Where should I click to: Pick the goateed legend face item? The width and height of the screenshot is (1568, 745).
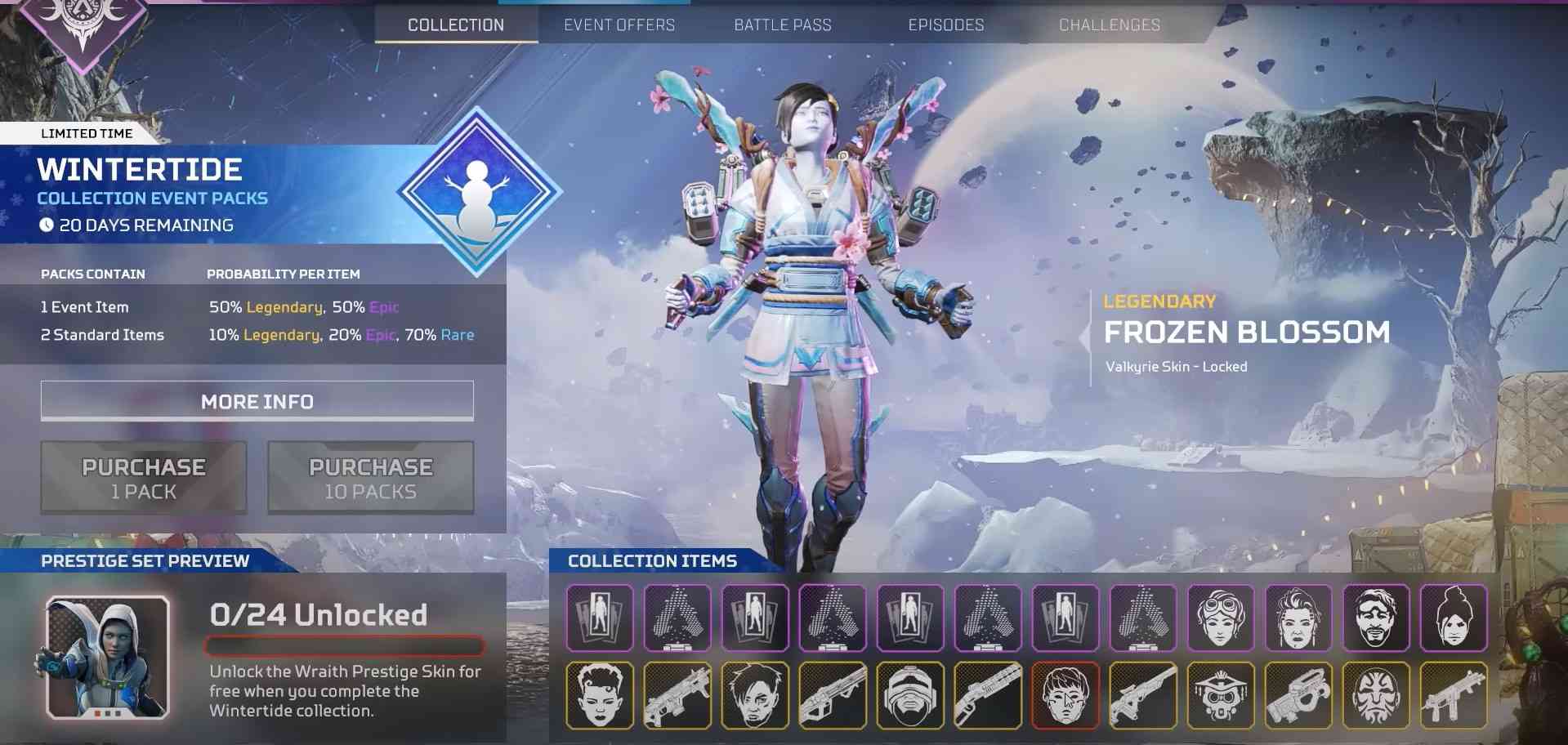(x=1376, y=618)
